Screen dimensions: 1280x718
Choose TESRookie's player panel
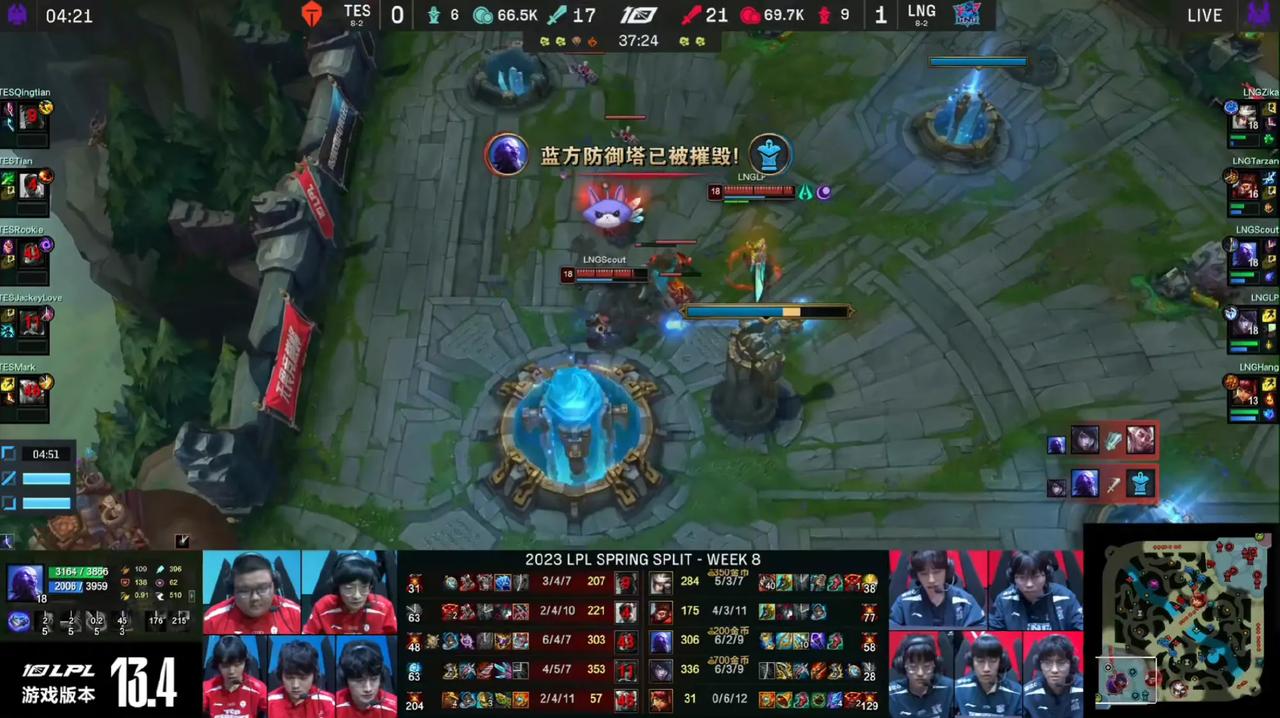[26, 254]
